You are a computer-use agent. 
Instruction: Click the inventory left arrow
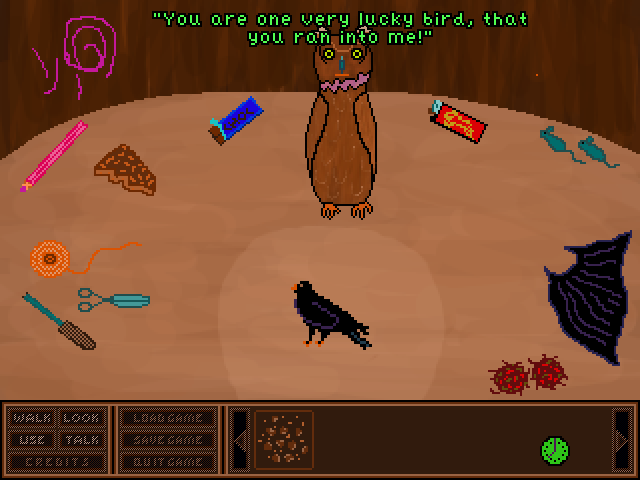239,440
